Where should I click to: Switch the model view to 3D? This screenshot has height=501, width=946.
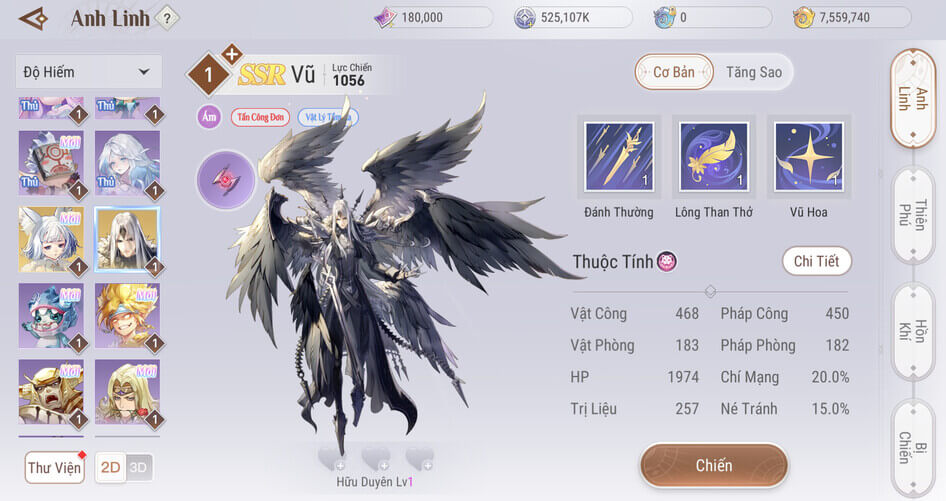click(138, 467)
